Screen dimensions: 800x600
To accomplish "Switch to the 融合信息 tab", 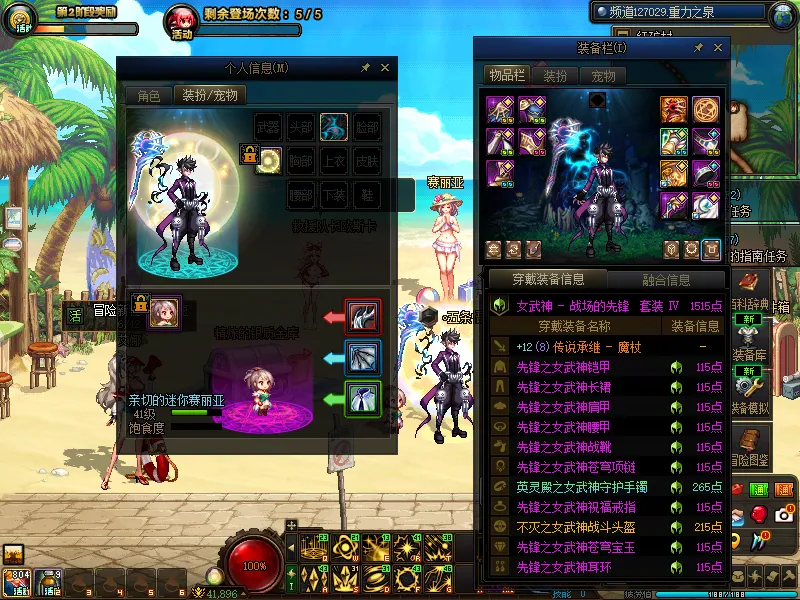I will 664,280.
